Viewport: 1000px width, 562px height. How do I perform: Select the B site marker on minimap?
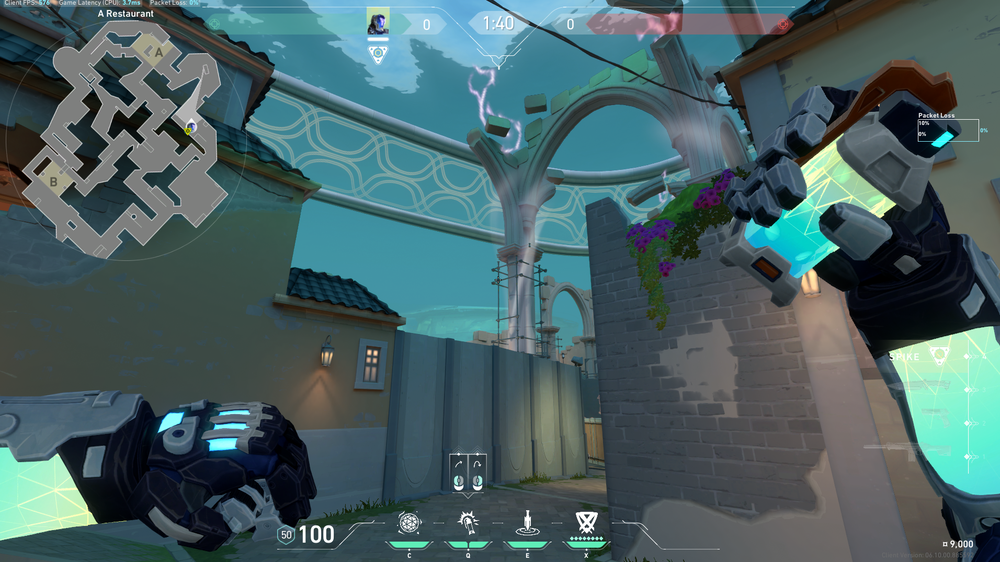pos(54,182)
